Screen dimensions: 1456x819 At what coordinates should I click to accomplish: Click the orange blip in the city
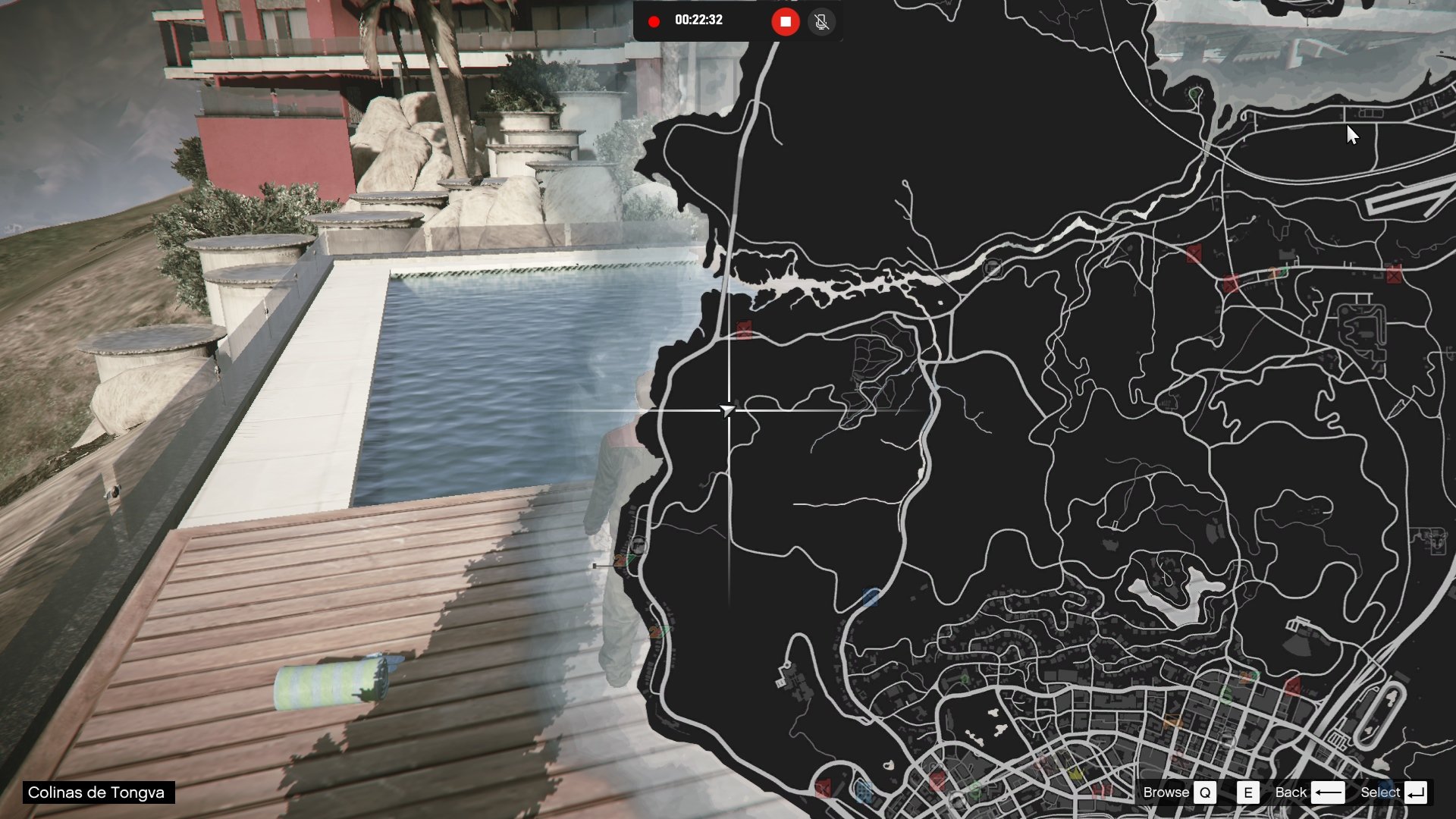tap(1172, 722)
